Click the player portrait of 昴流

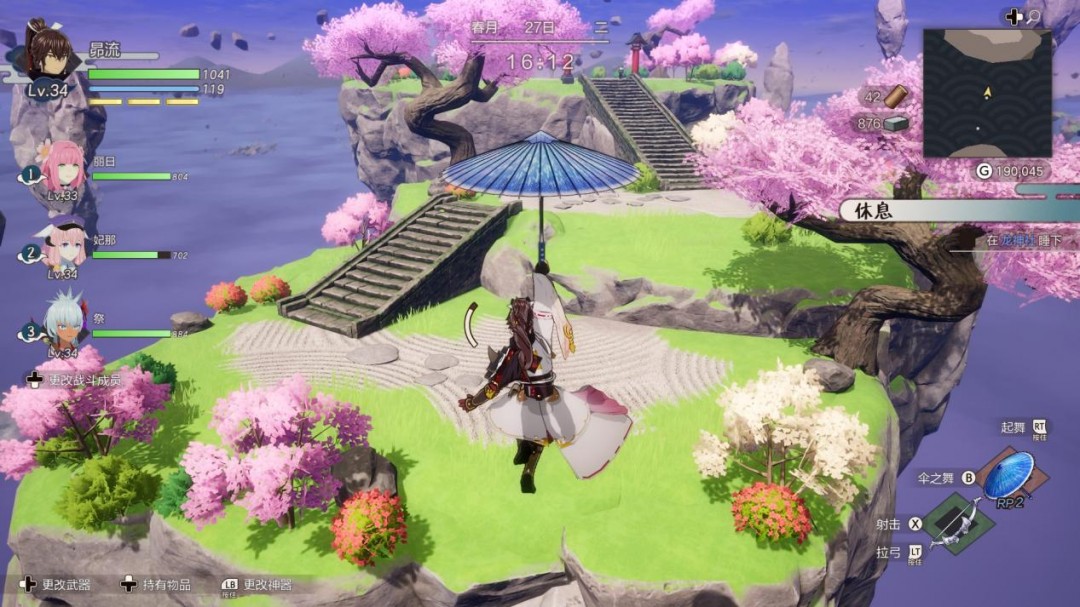pos(50,52)
